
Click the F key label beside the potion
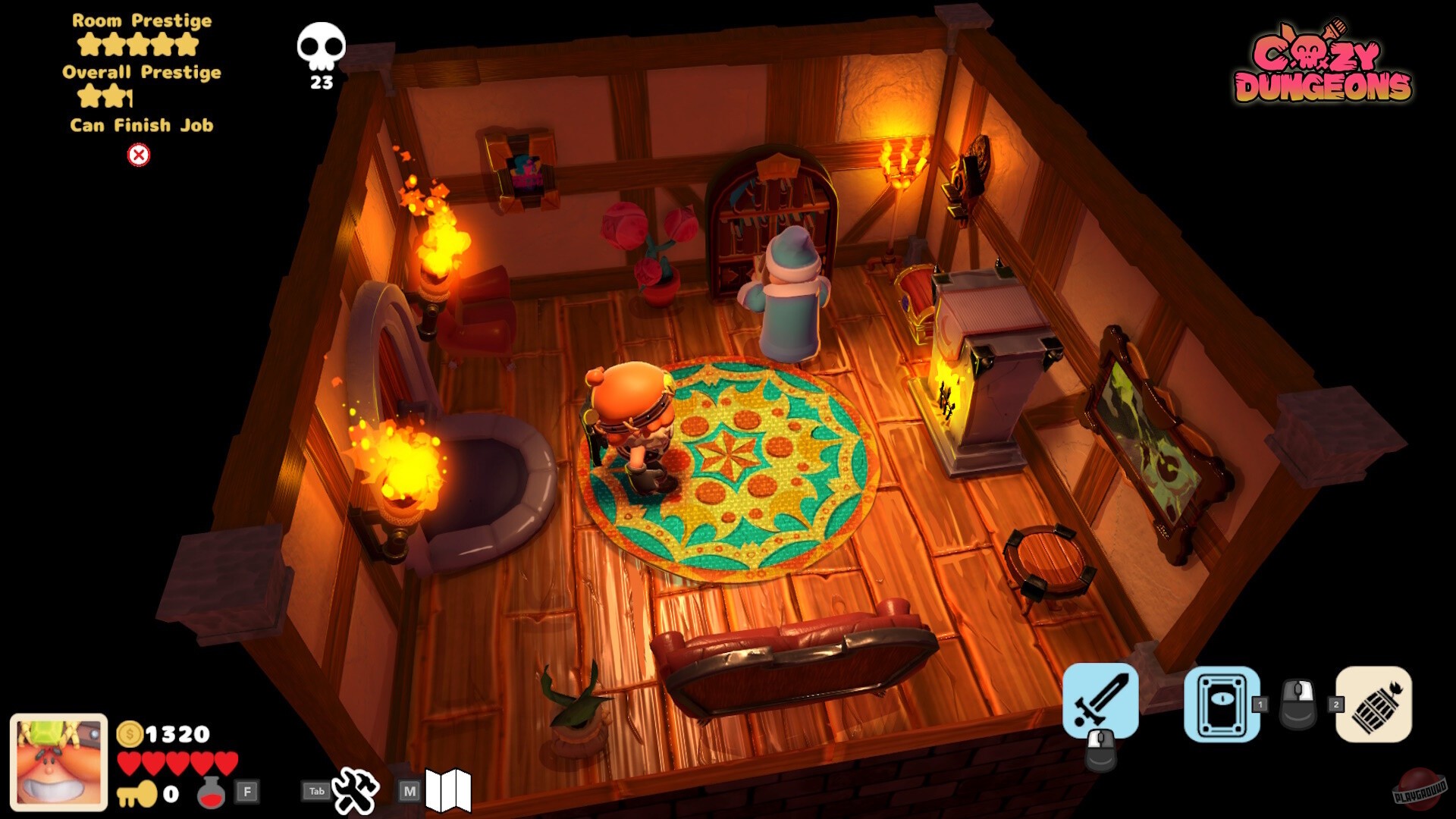pyautogui.click(x=246, y=791)
